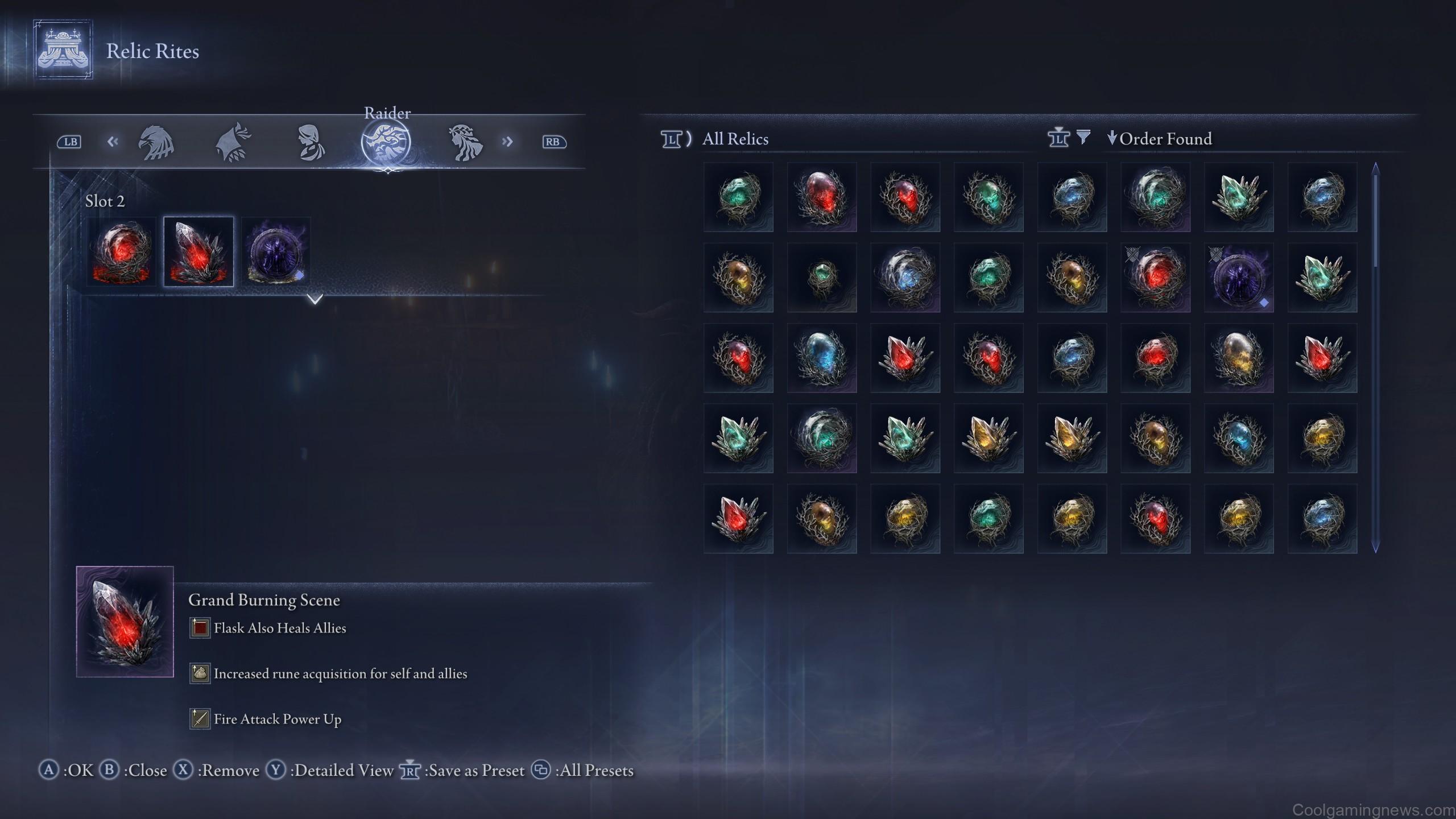This screenshot has height=819, width=1456.
Task: Click the Flask Also Heals Allies effect icon
Action: click(199, 628)
